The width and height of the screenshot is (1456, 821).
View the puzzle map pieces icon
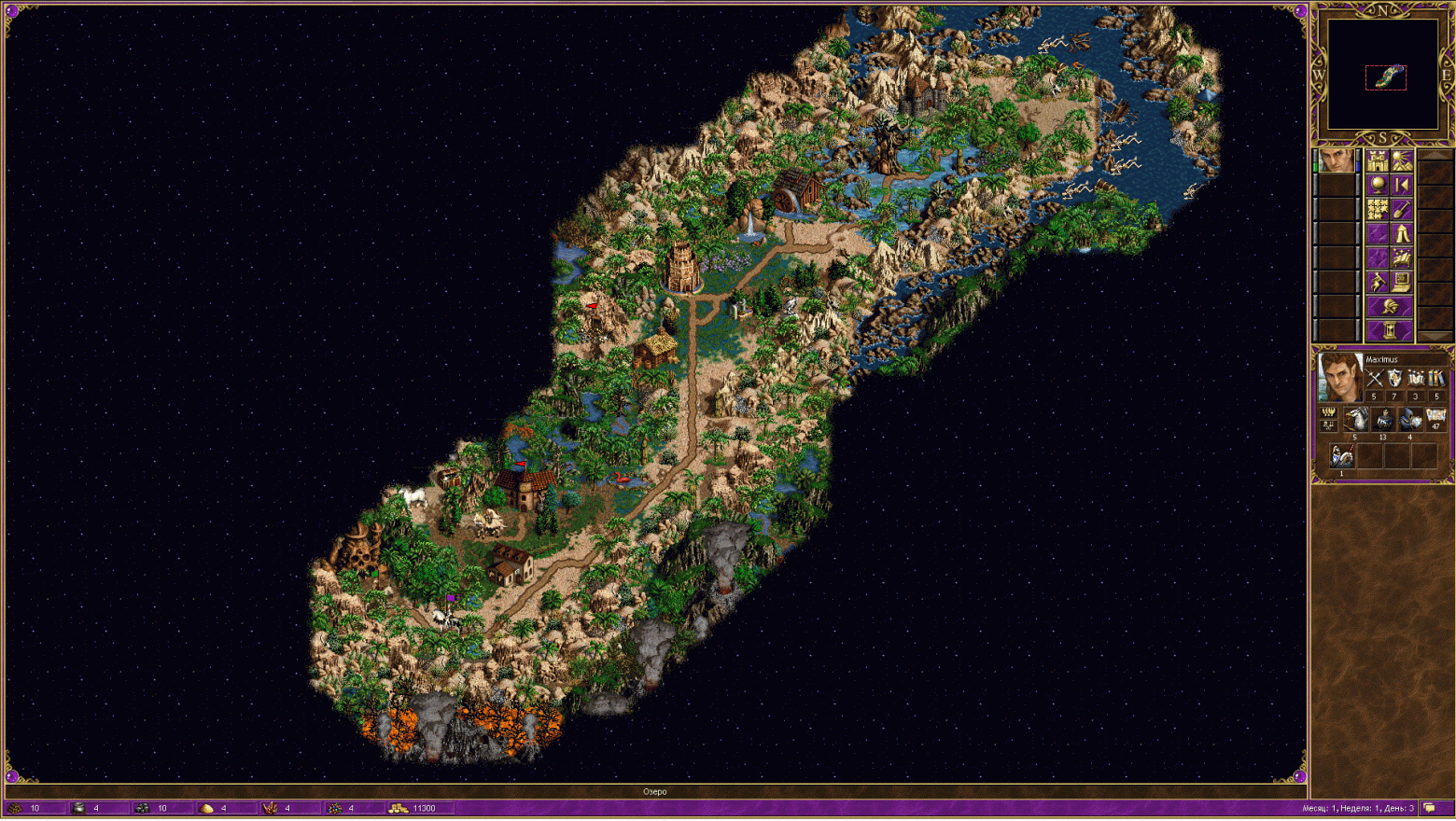pyautogui.click(x=1377, y=209)
